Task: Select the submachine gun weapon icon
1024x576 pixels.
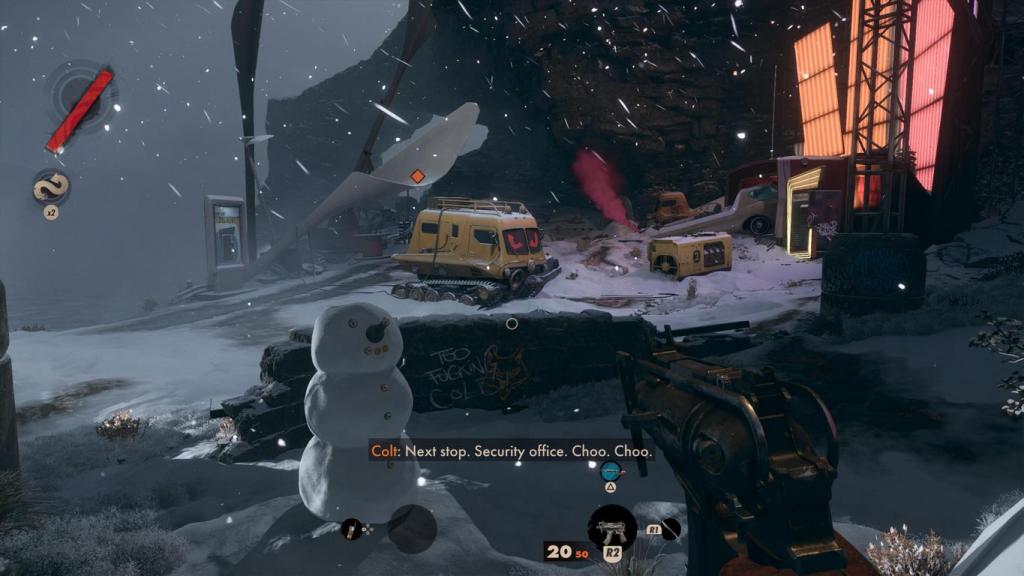Action: [x=612, y=526]
